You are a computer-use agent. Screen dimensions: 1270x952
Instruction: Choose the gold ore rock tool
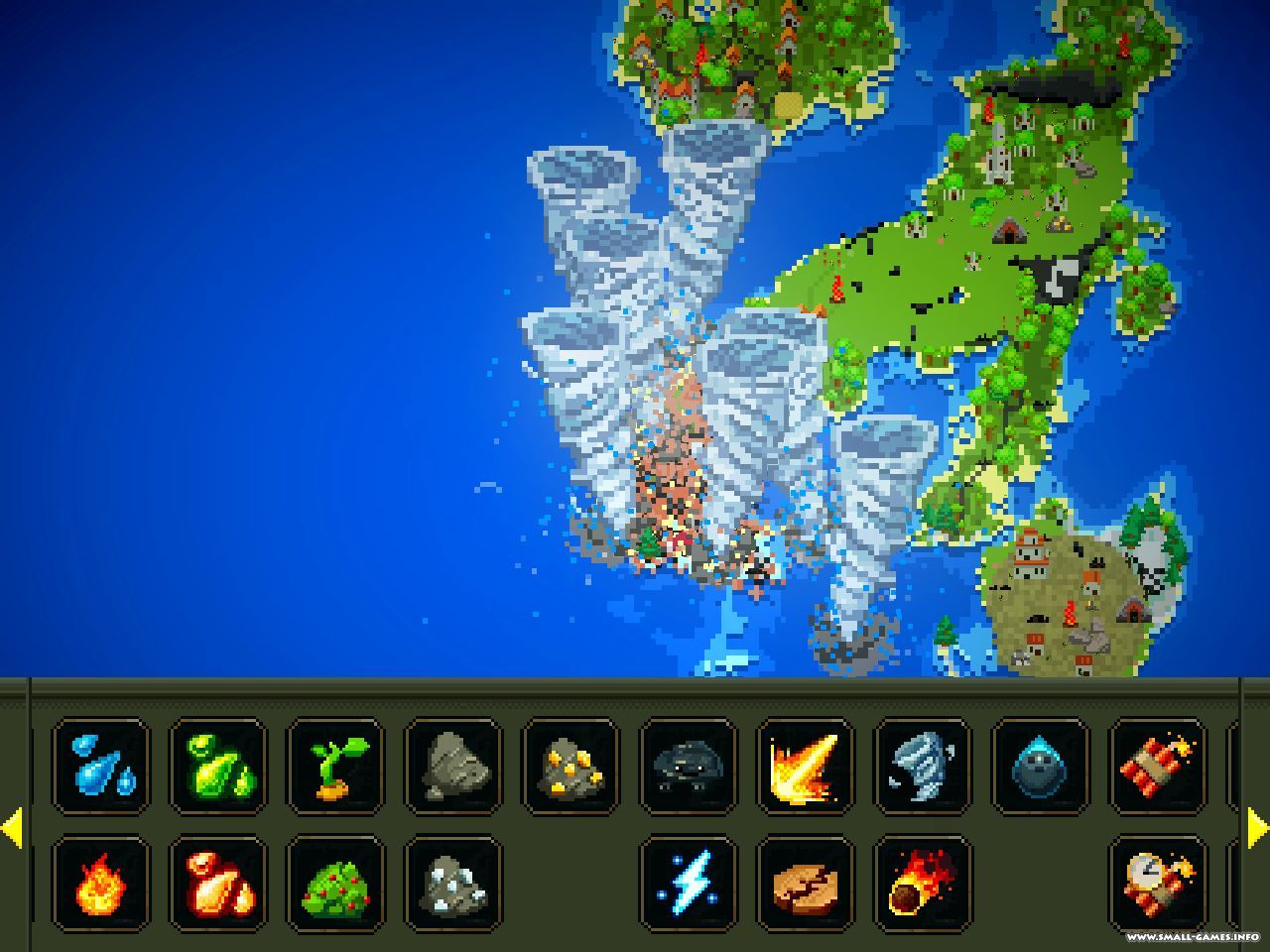tap(571, 768)
